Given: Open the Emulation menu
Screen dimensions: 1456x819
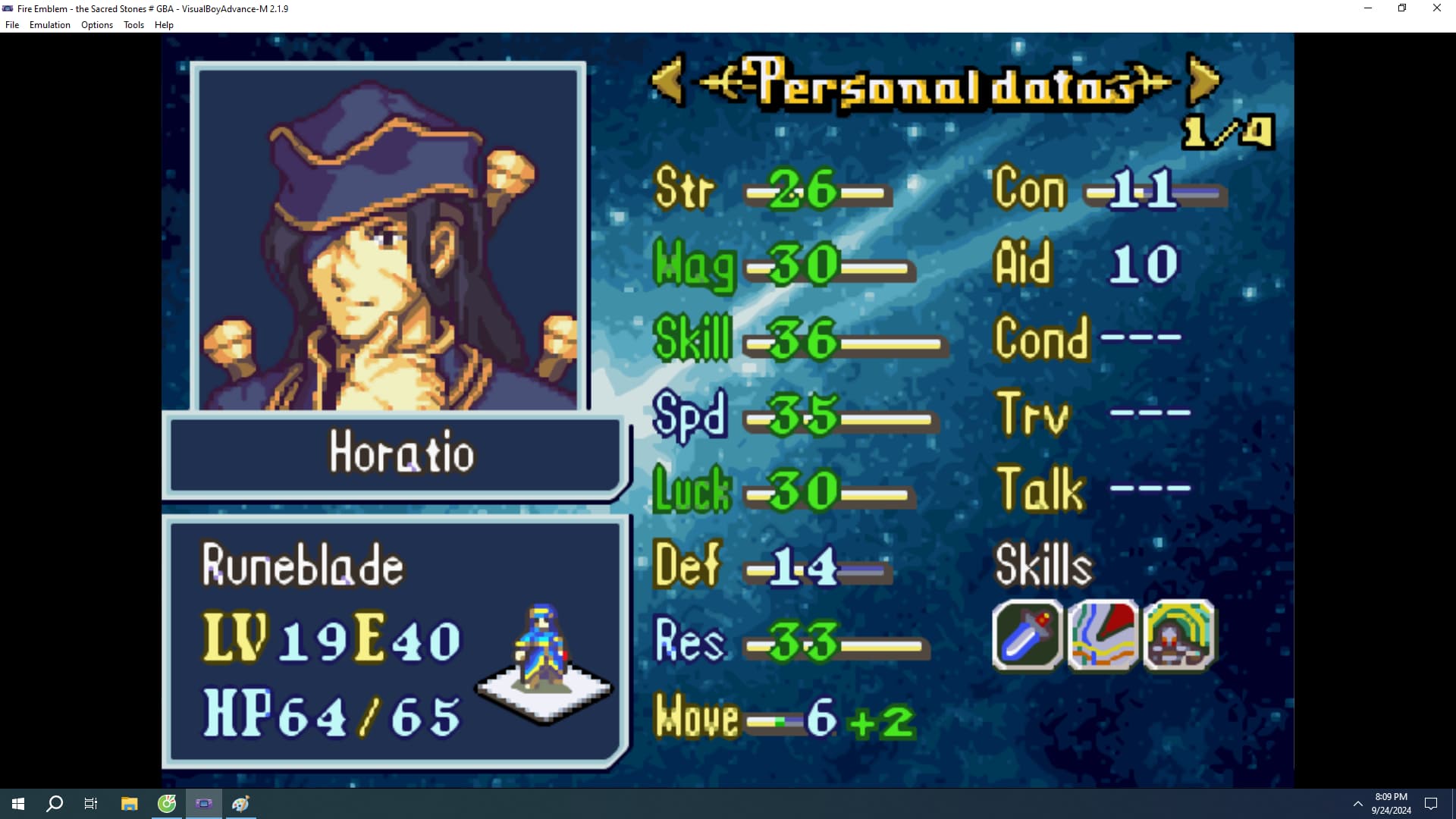Looking at the screenshot, I should click(50, 25).
